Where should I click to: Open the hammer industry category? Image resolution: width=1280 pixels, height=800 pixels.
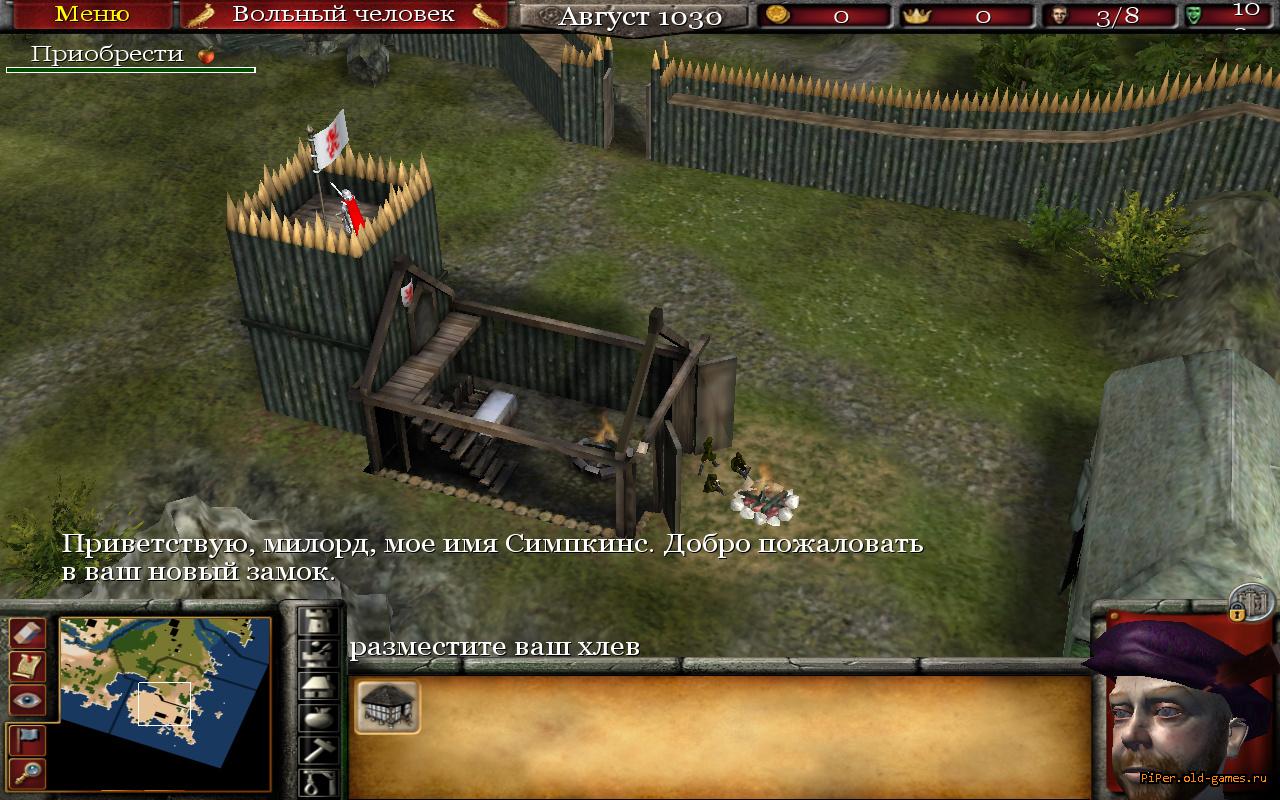tap(318, 750)
